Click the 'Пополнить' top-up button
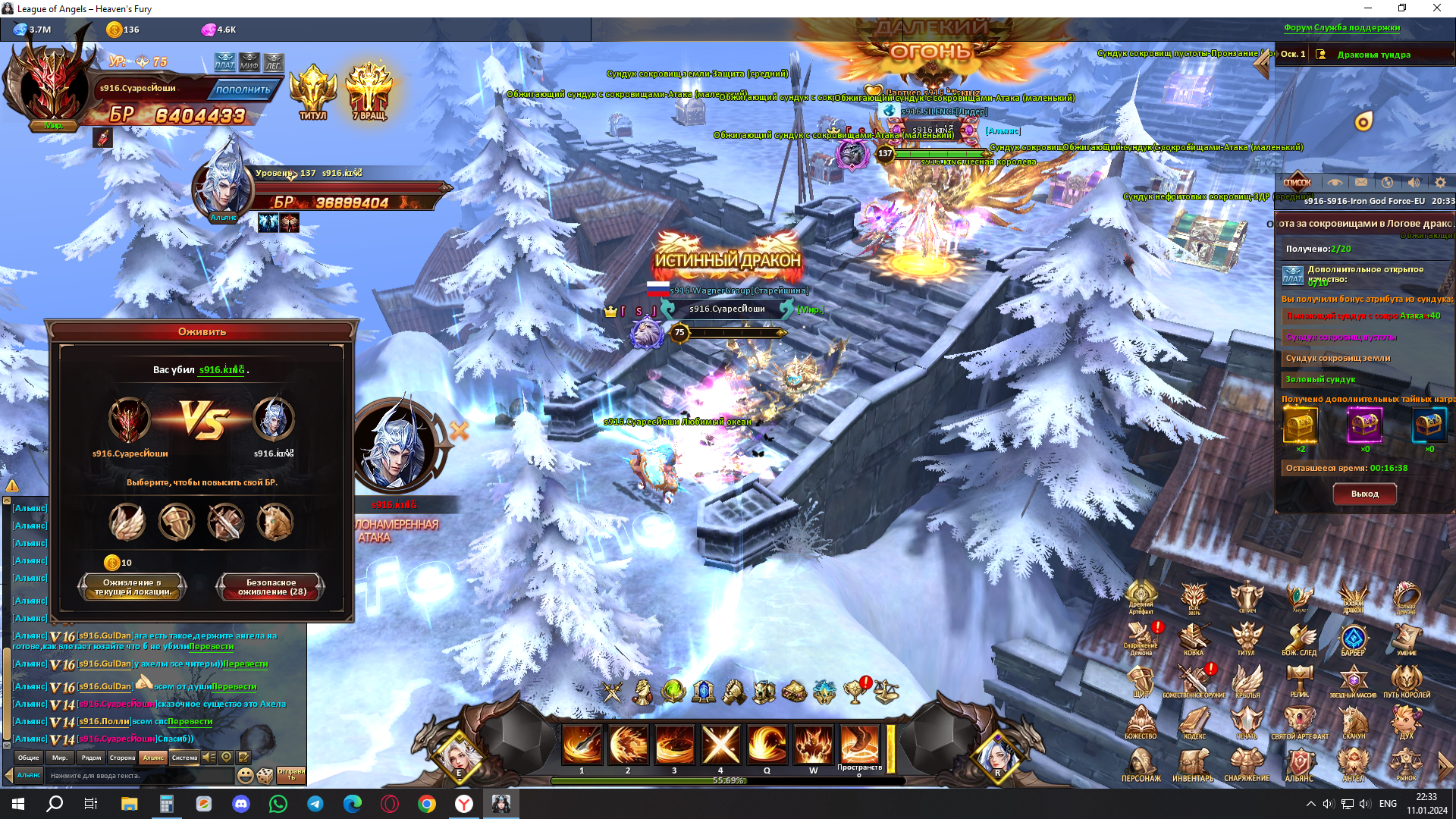This screenshot has width=1456, height=819. tap(243, 89)
